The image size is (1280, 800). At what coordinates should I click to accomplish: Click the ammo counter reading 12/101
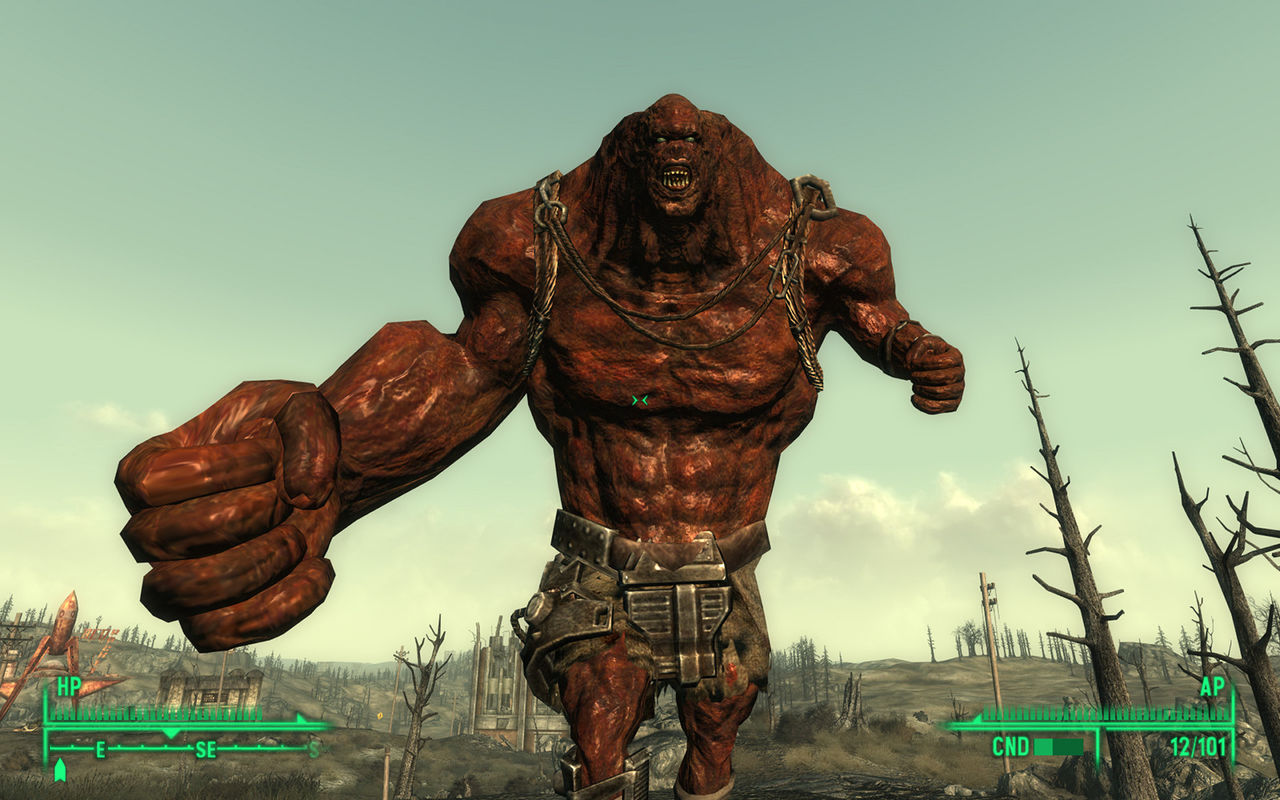pos(1198,746)
